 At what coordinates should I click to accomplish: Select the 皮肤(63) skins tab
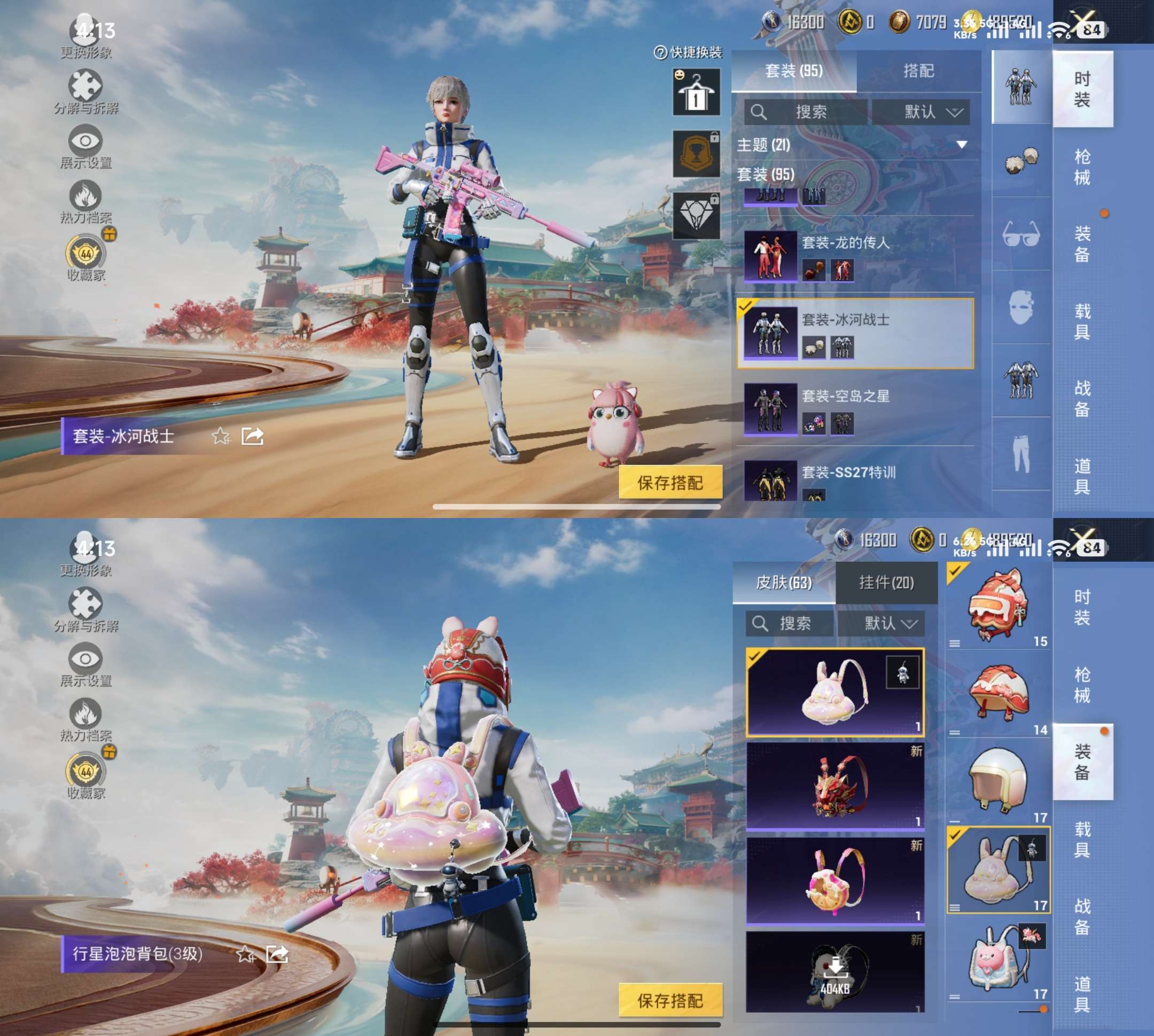[x=783, y=582]
